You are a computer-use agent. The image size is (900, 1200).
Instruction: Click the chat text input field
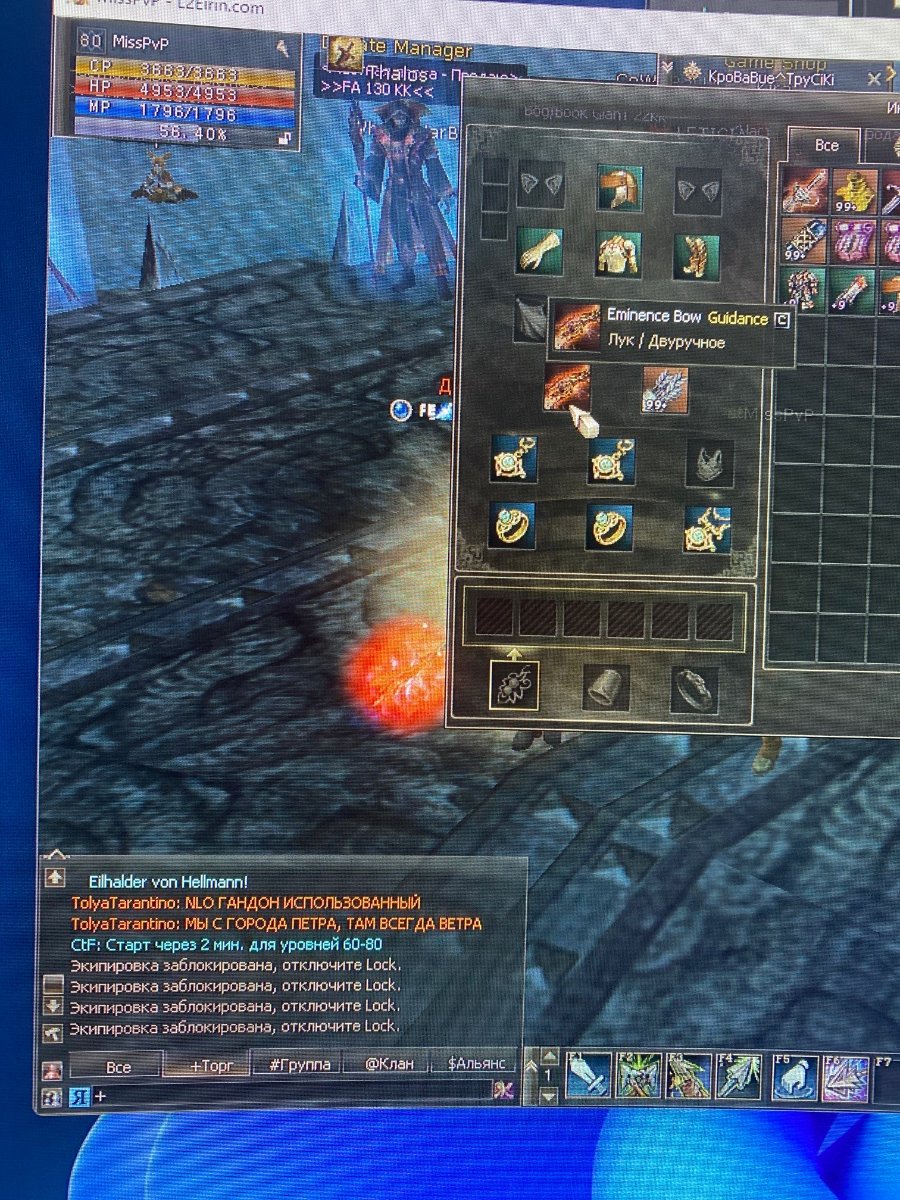tap(290, 1096)
